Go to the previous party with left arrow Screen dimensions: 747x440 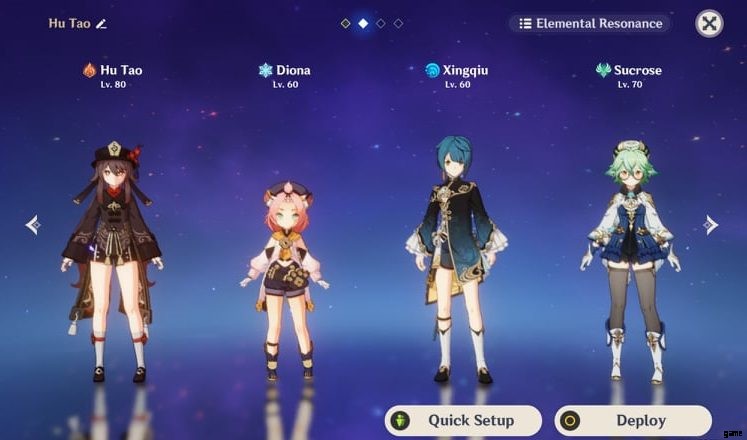click(x=32, y=225)
